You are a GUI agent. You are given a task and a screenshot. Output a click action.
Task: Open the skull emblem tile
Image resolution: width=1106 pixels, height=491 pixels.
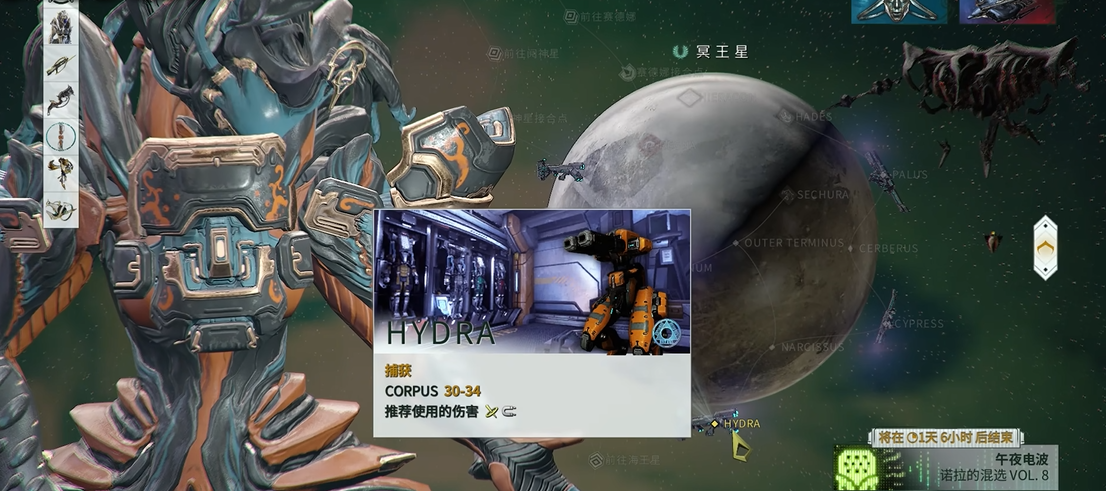pyautogui.click(x=899, y=11)
